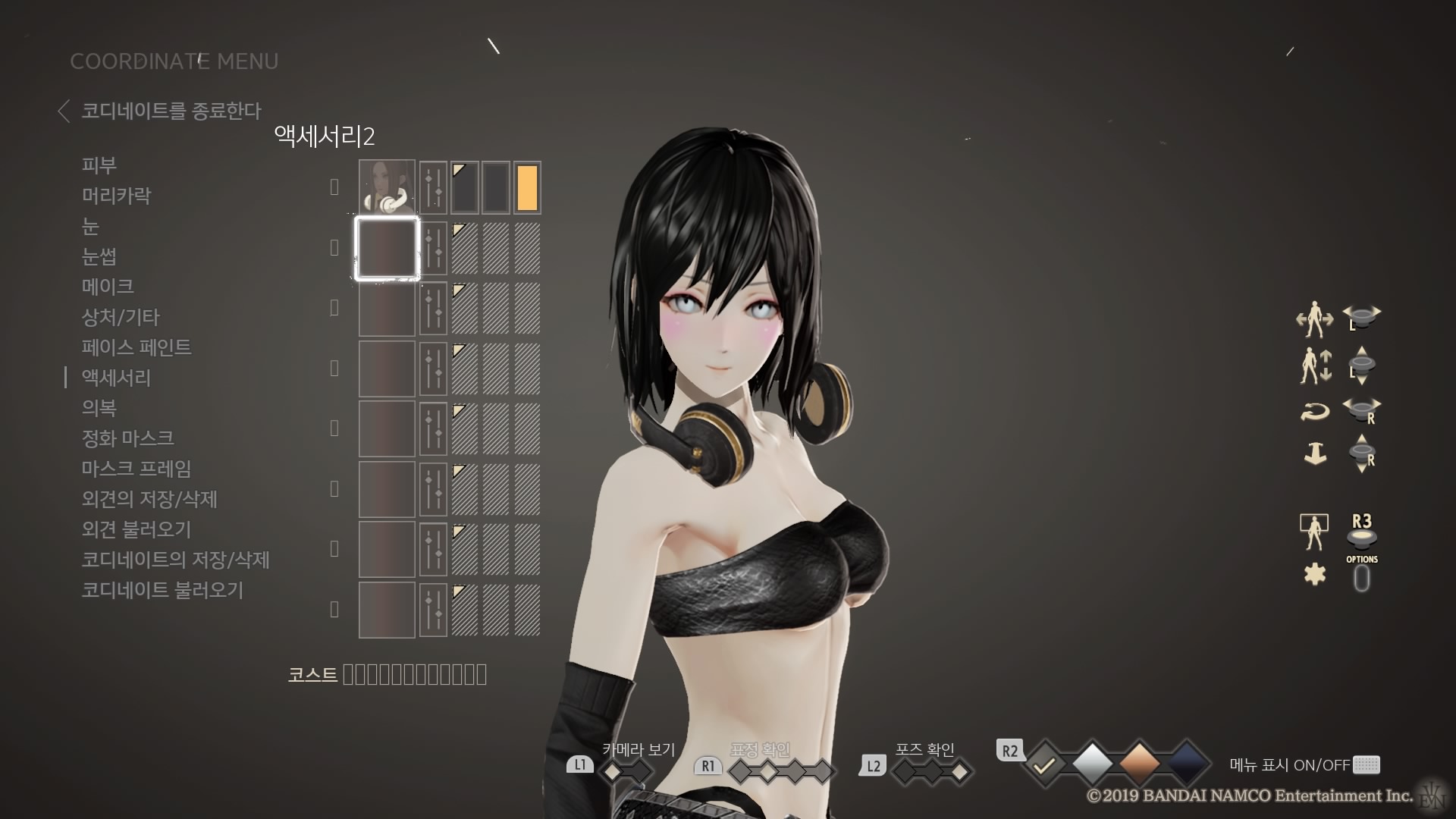Select the equipped headphones accessory thumbnail
The height and width of the screenshot is (819, 1456).
[x=387, y=187]
